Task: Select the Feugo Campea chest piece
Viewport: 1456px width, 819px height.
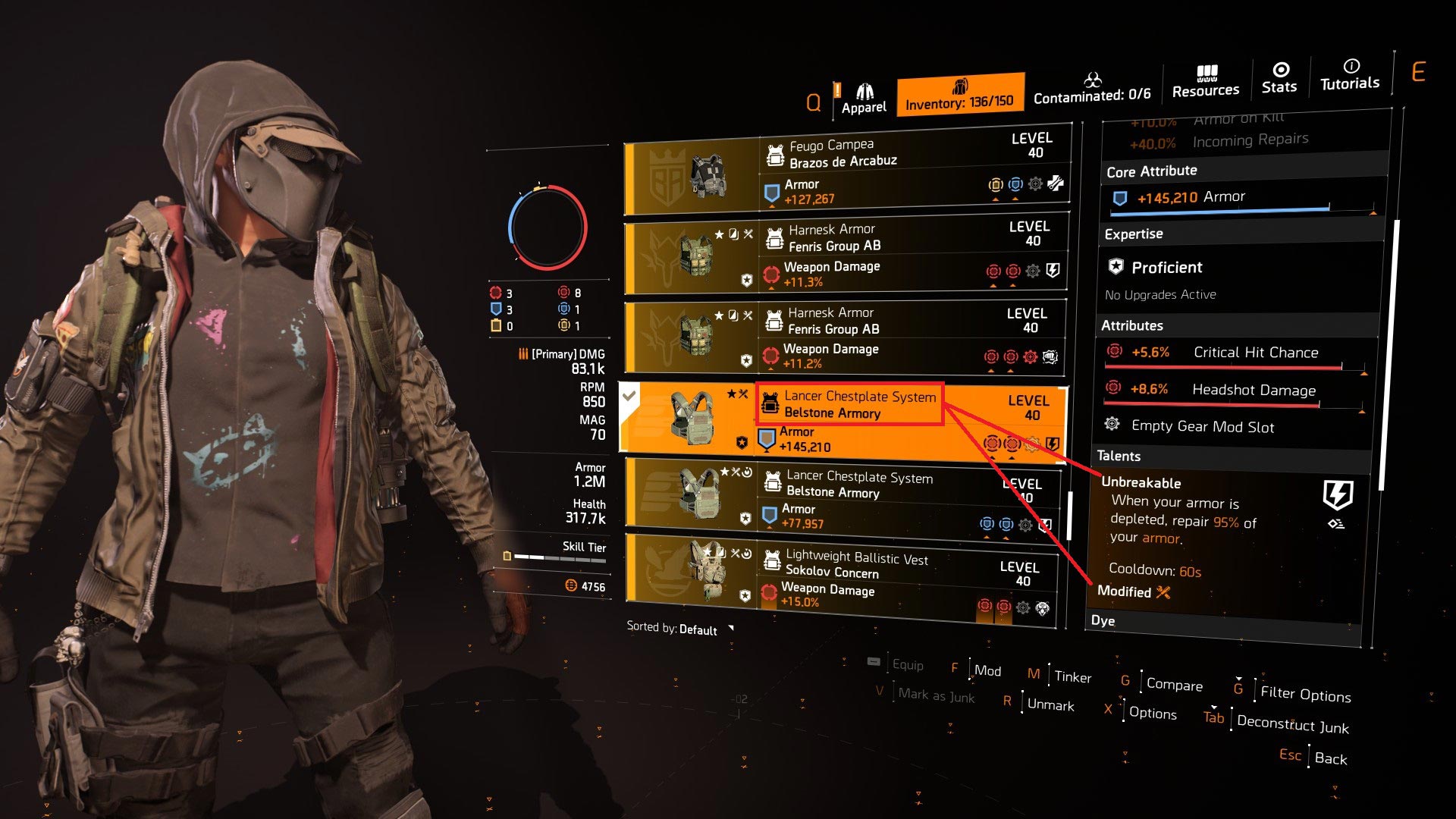Action: [846, 174]
